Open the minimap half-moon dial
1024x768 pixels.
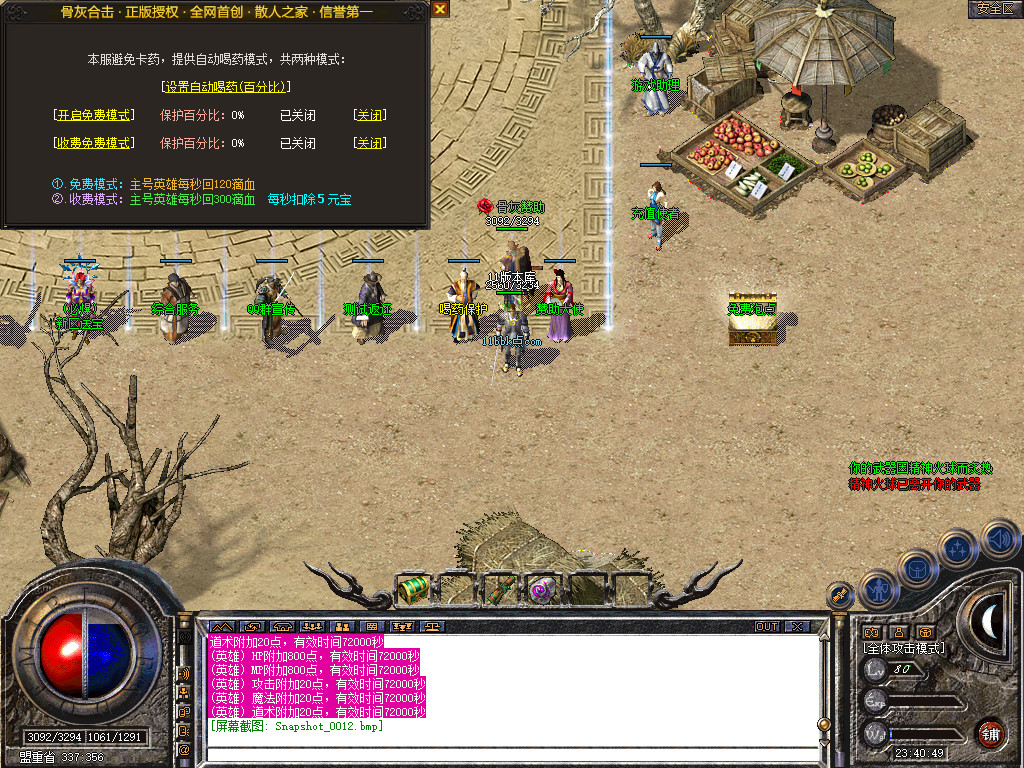(x=990, y=621)
